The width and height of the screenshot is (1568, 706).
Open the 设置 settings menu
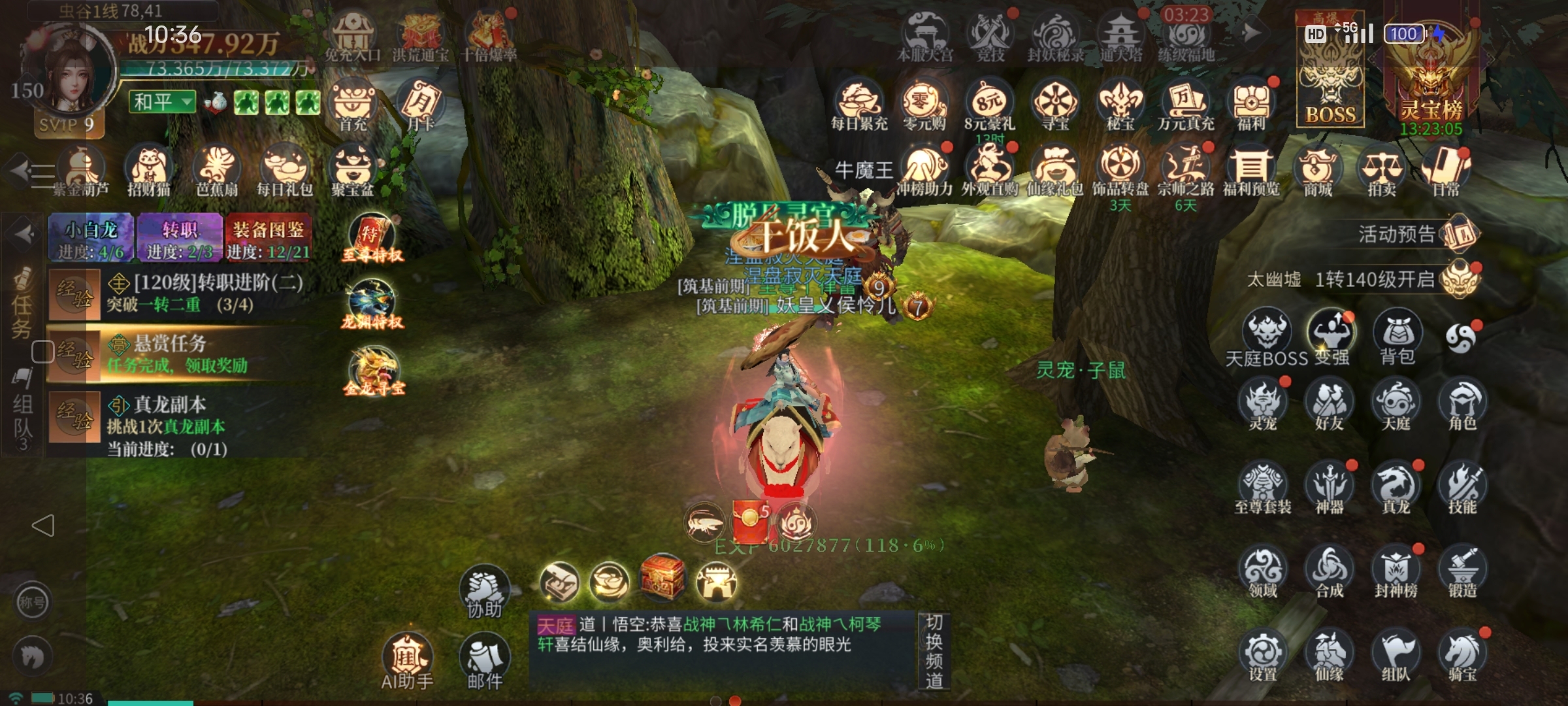[1263, 655]
